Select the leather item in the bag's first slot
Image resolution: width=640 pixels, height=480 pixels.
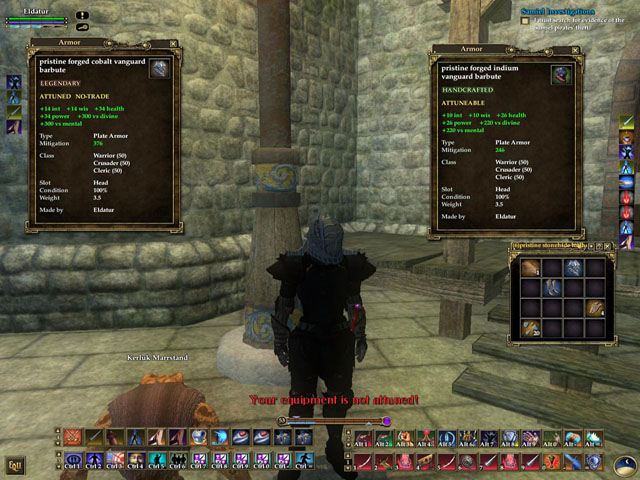(x=528, y=267)
